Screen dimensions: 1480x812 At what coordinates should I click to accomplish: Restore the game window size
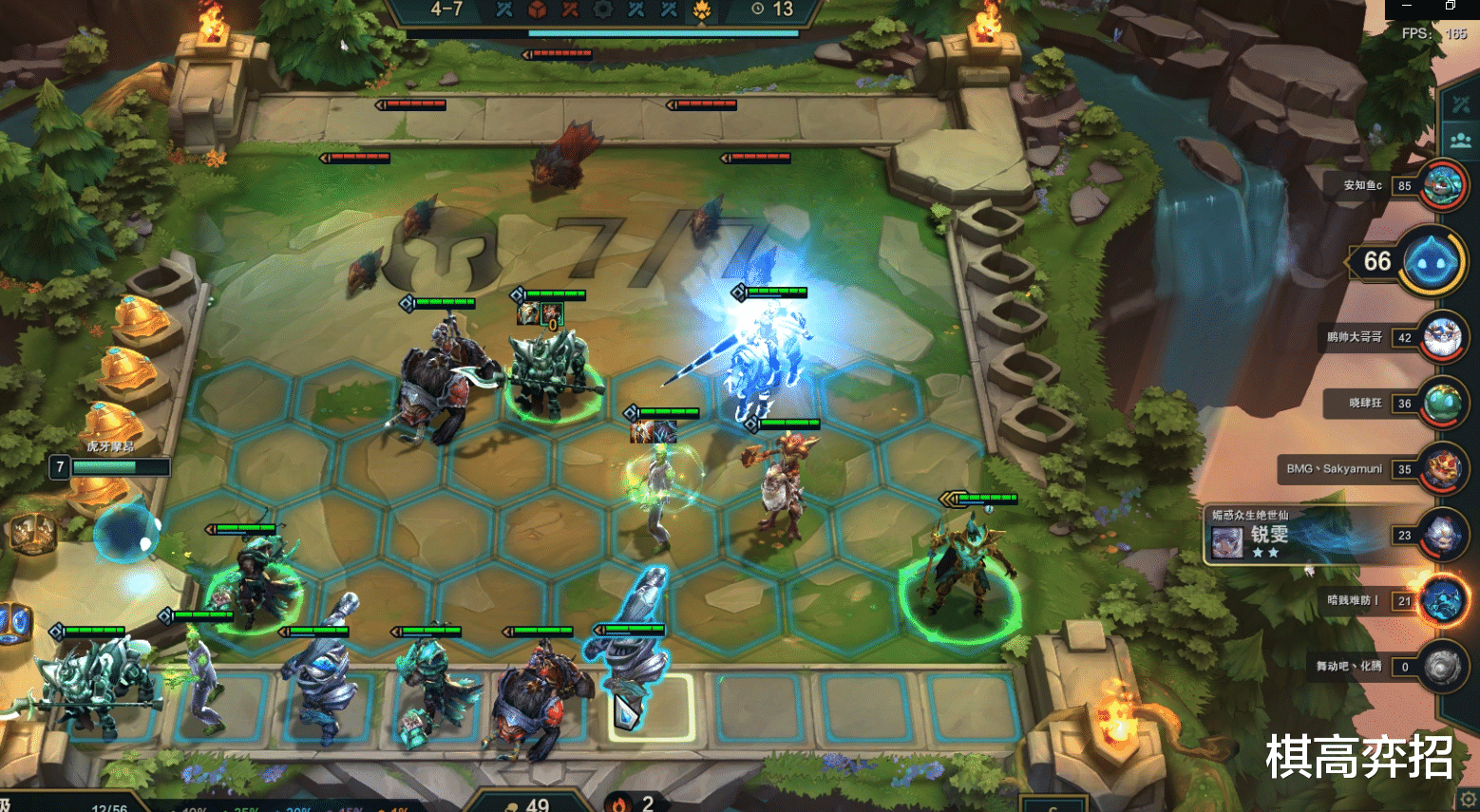click(x=1451, y=6)
